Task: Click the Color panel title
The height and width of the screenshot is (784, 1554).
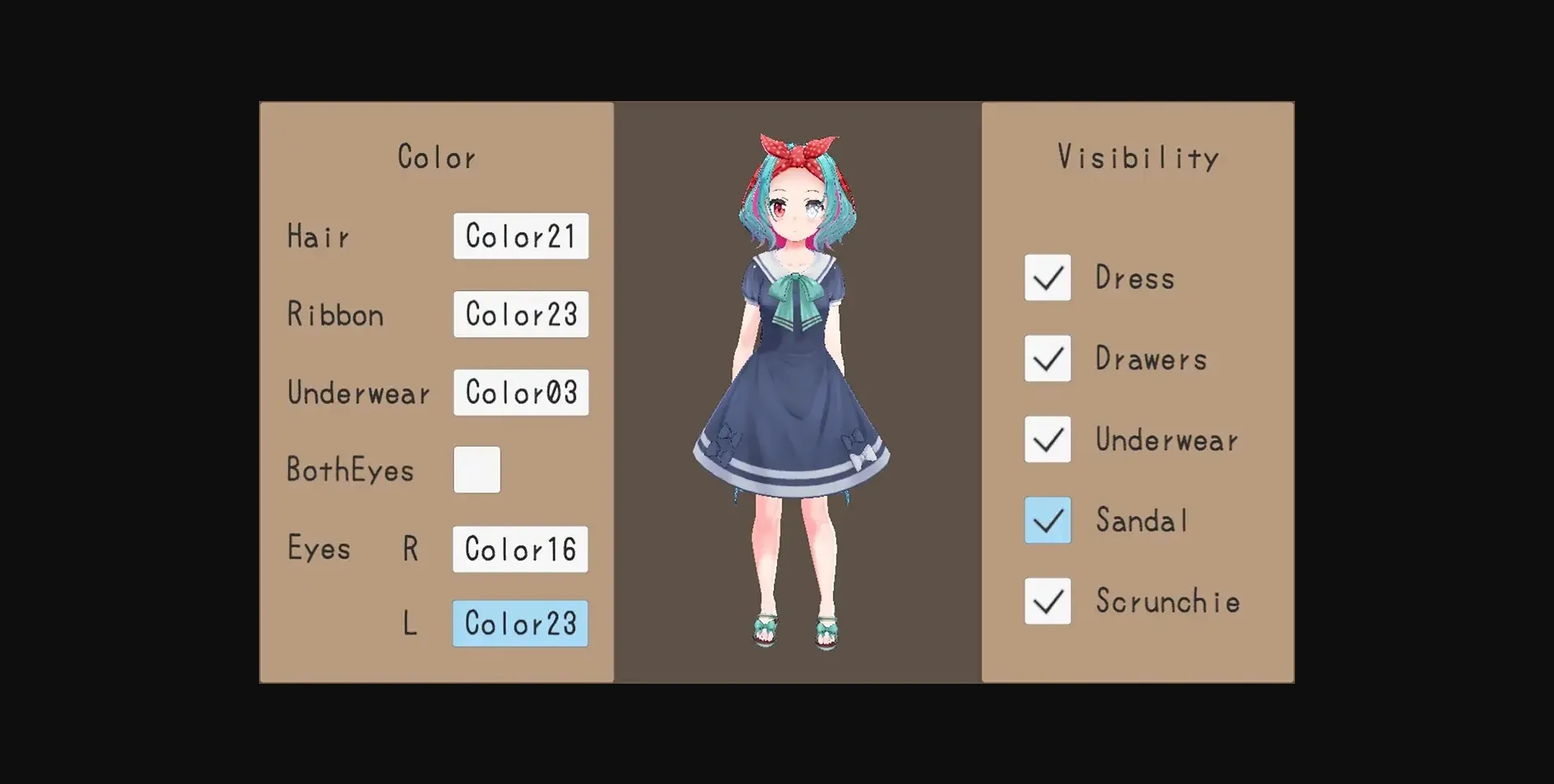Action: tap(436, 156)
